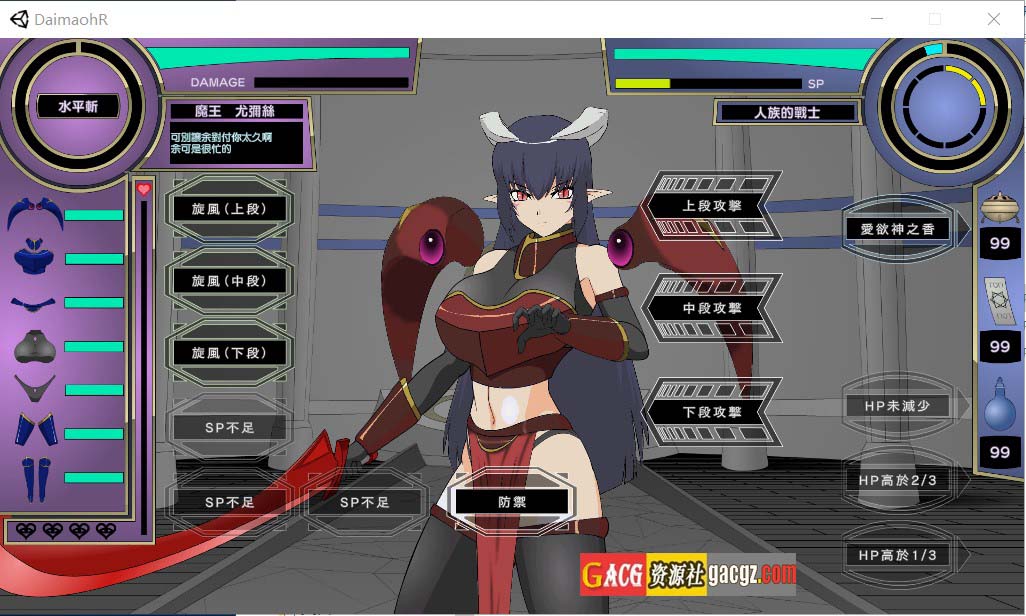Select the blue potion flask item

999,405
